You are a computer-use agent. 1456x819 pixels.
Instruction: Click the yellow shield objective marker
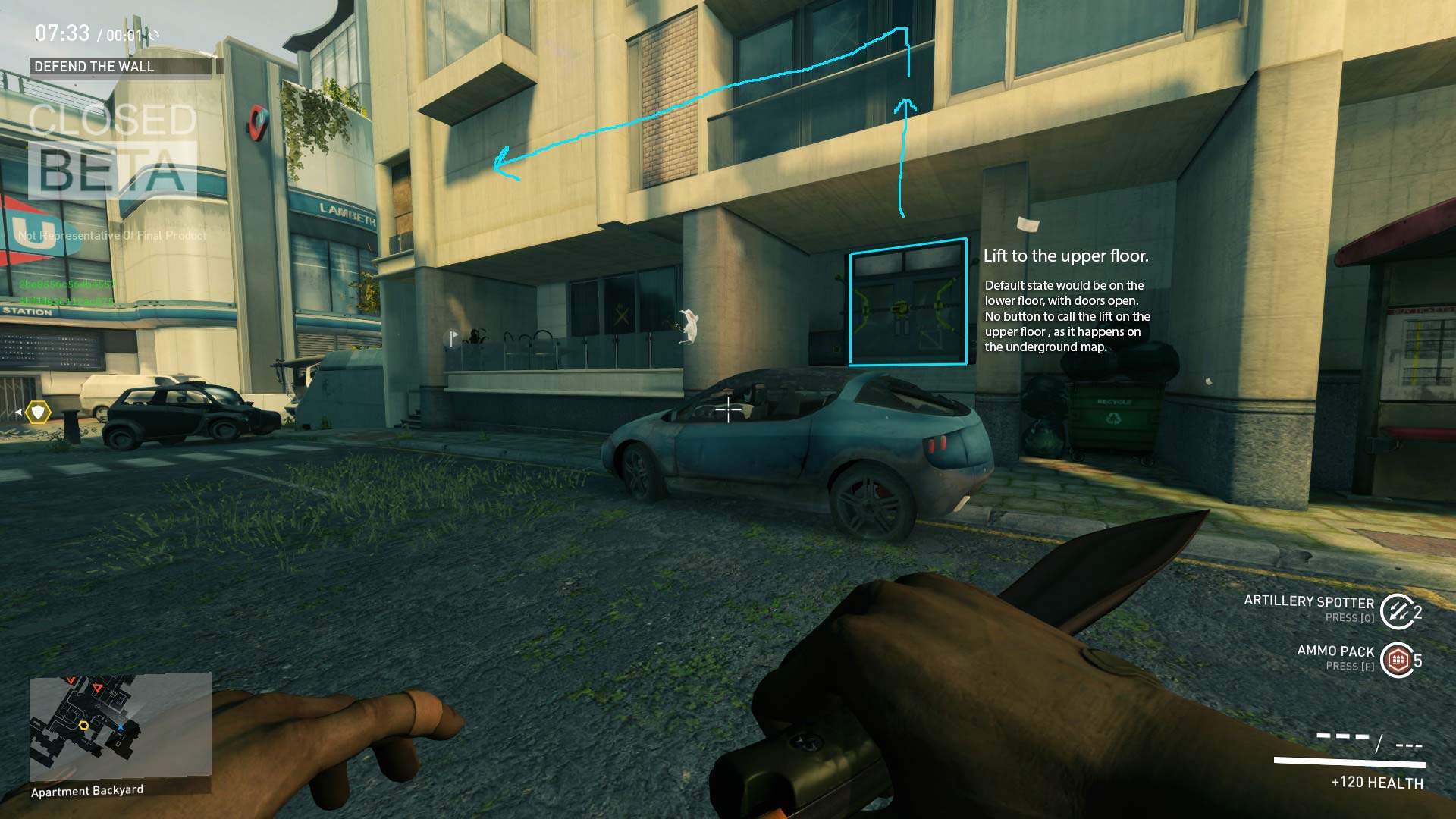pos(37,412)
